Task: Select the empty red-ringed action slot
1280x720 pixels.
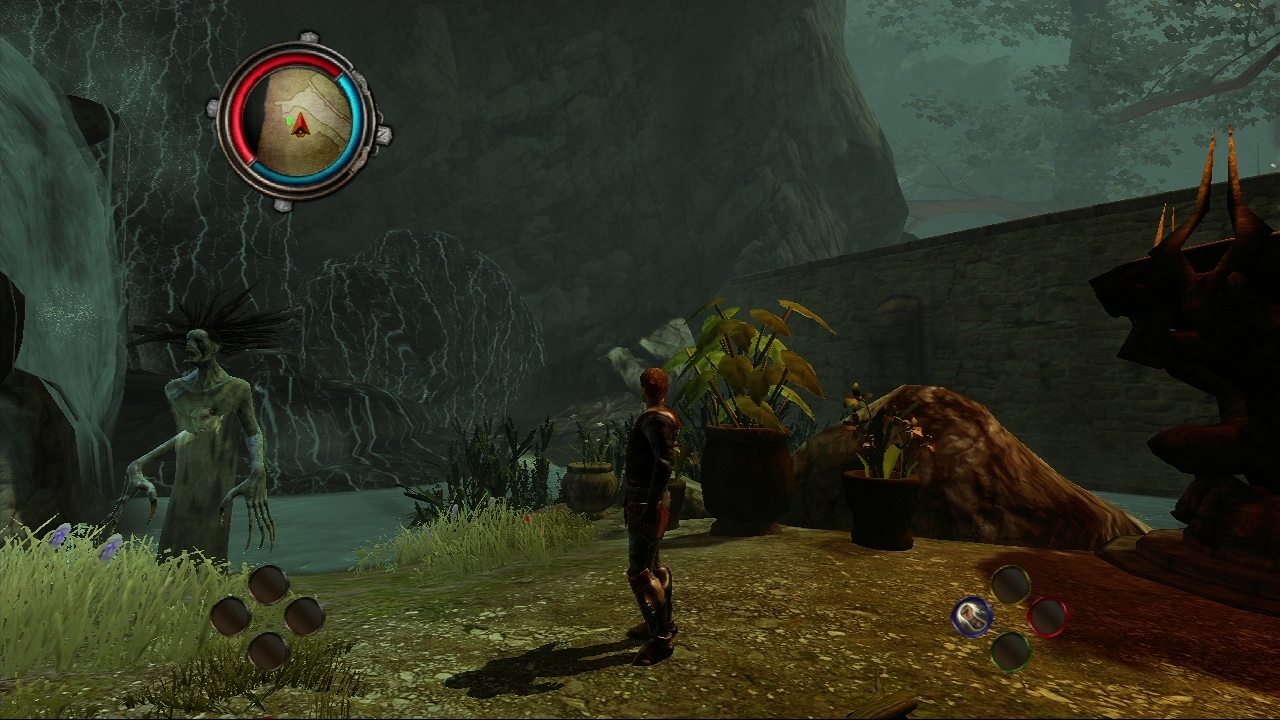Action: (1047, 617)
